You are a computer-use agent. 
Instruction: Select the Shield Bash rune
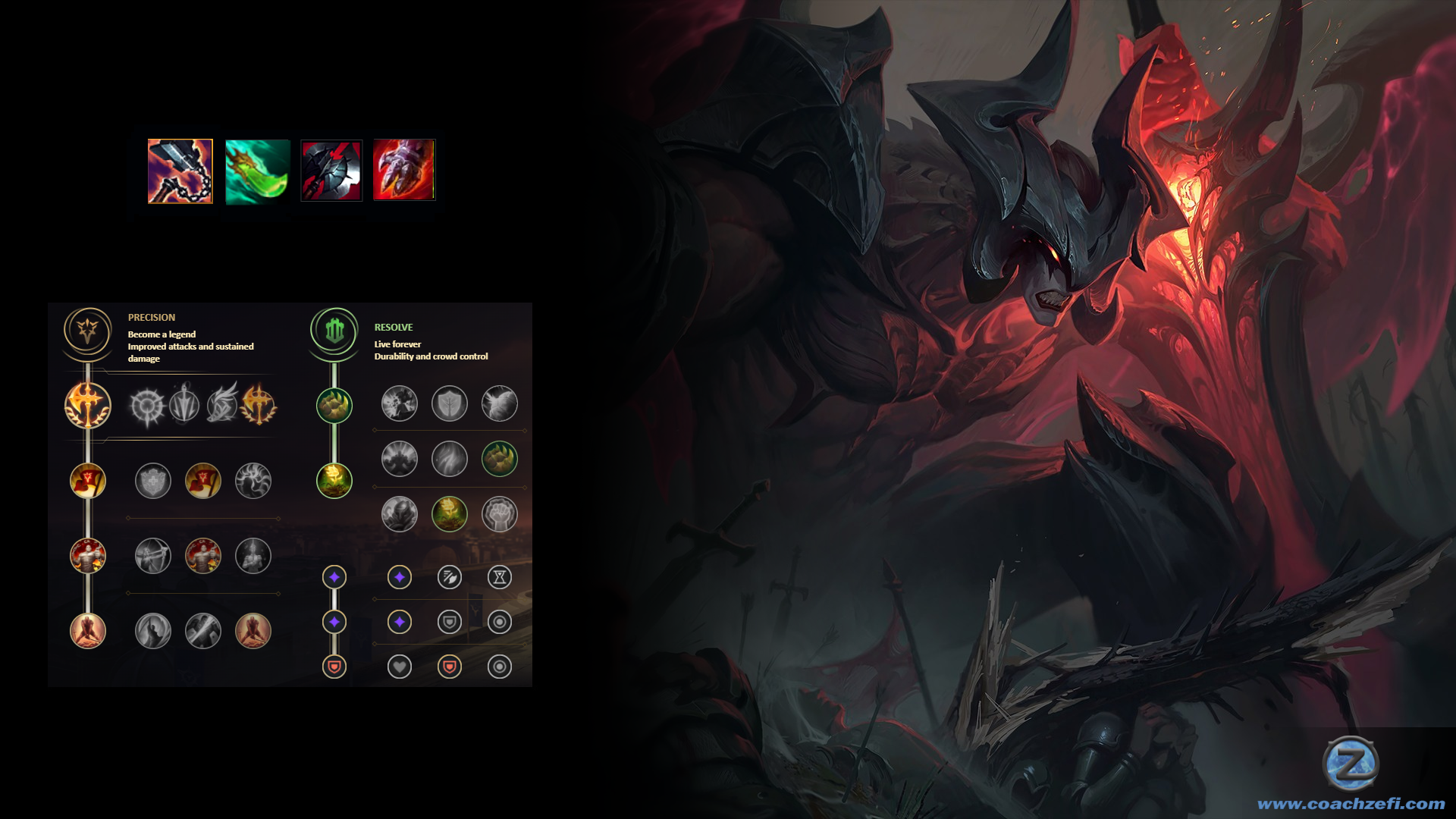point(499,403)
